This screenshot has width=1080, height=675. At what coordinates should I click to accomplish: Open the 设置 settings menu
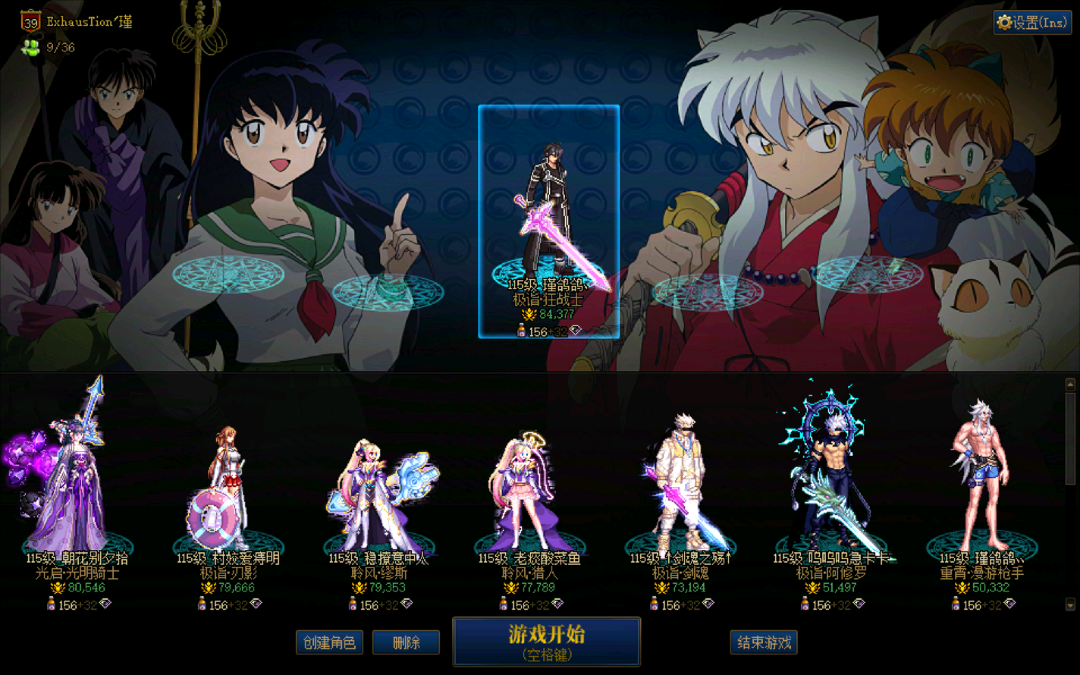(1032, 22)
